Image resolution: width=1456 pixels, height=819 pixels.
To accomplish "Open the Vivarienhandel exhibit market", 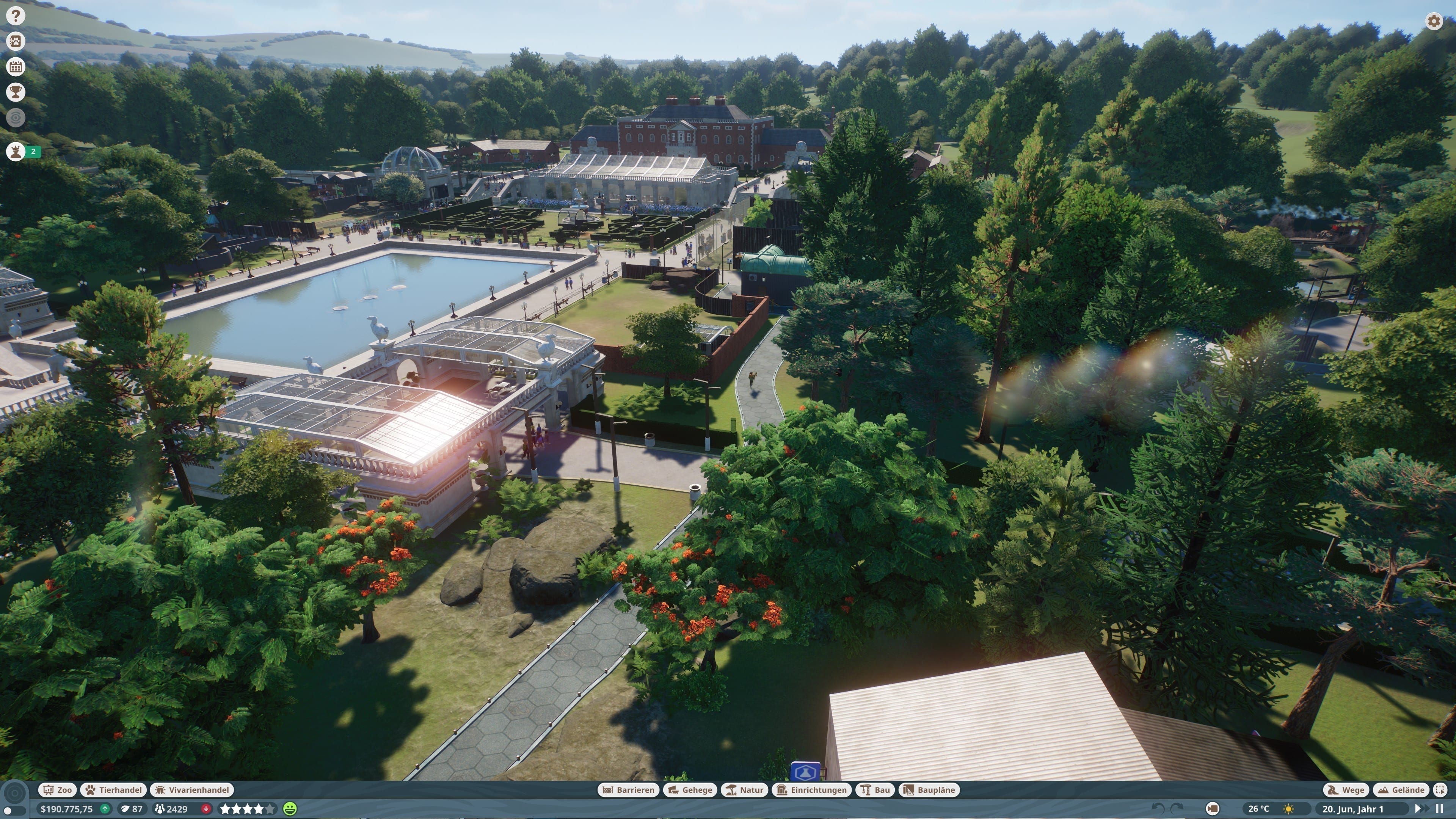I will pos(192,789).
